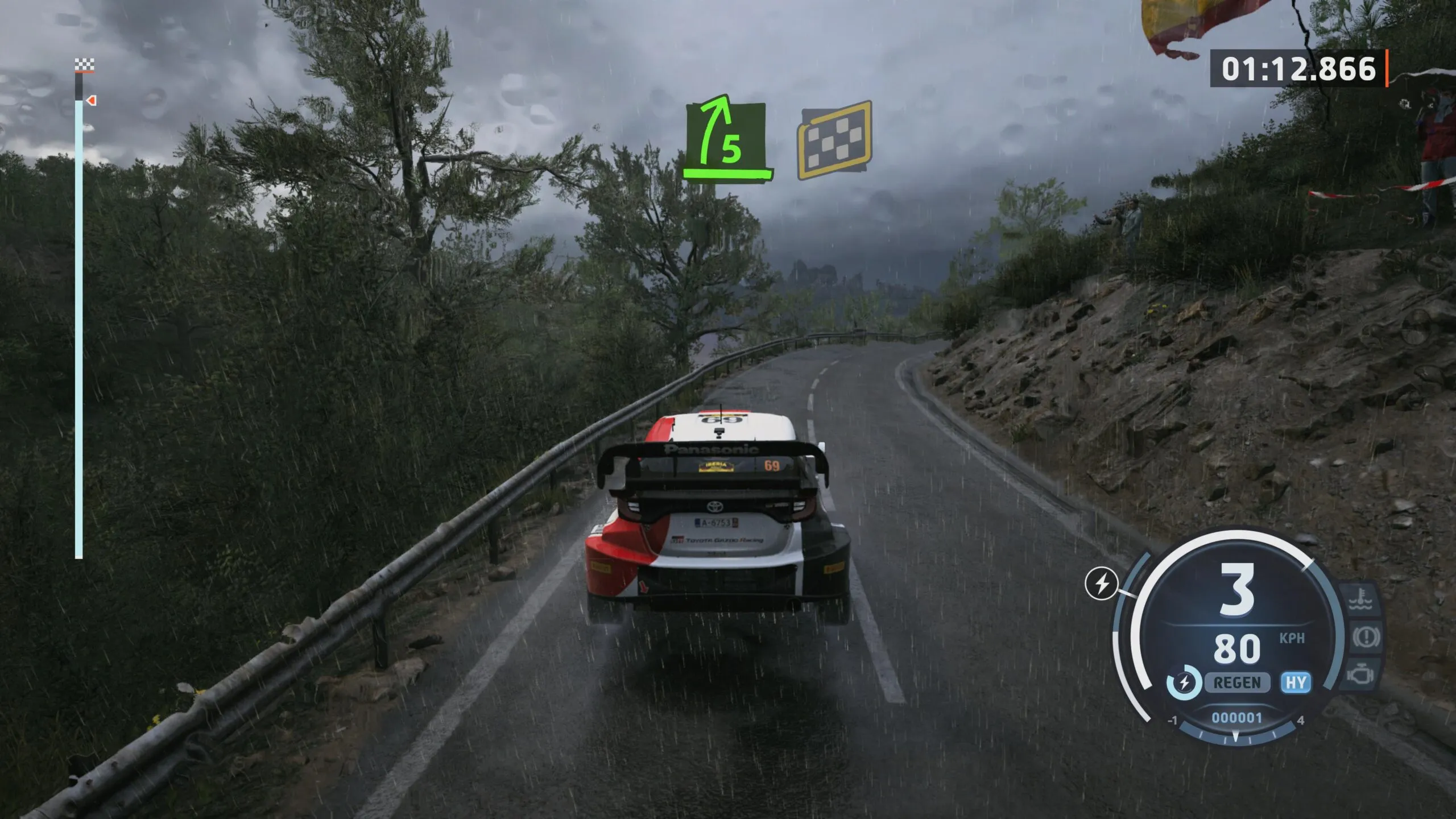The height and width of the screenshot is (819, 1456).
Task: Select the checkered finish pace note icon
Action: [834, 139]
